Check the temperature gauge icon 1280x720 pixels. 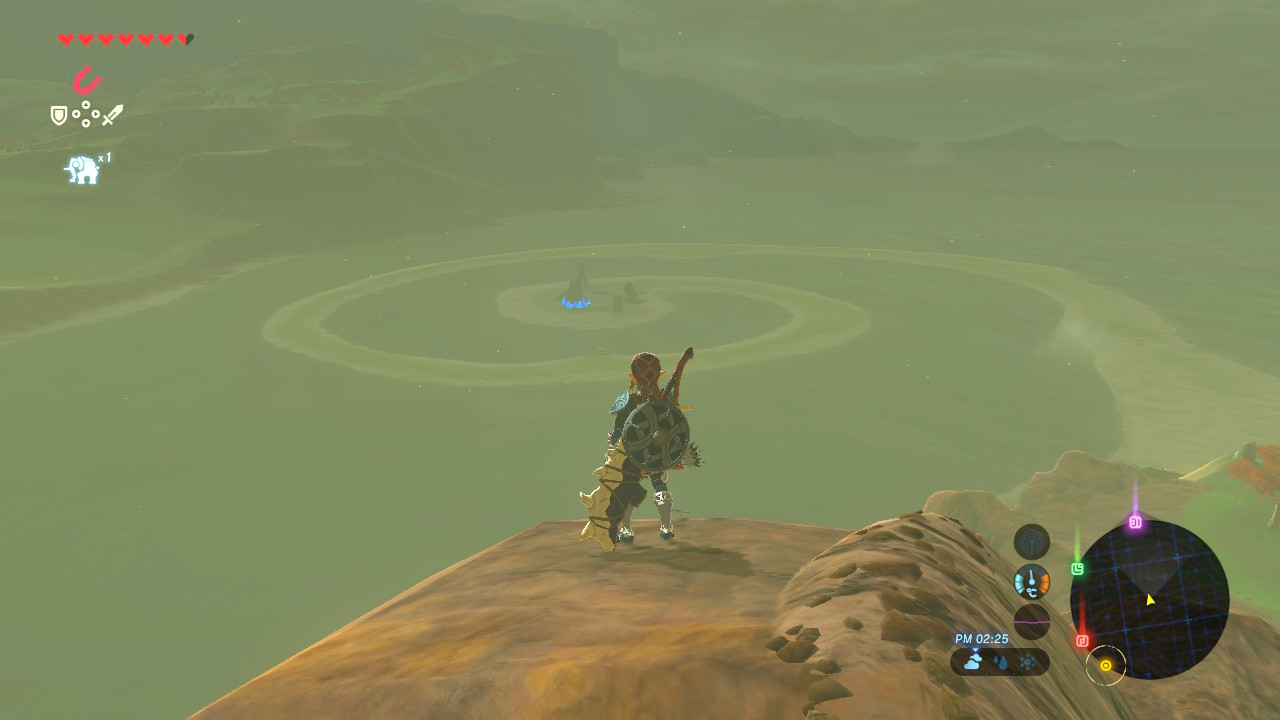1032,581
